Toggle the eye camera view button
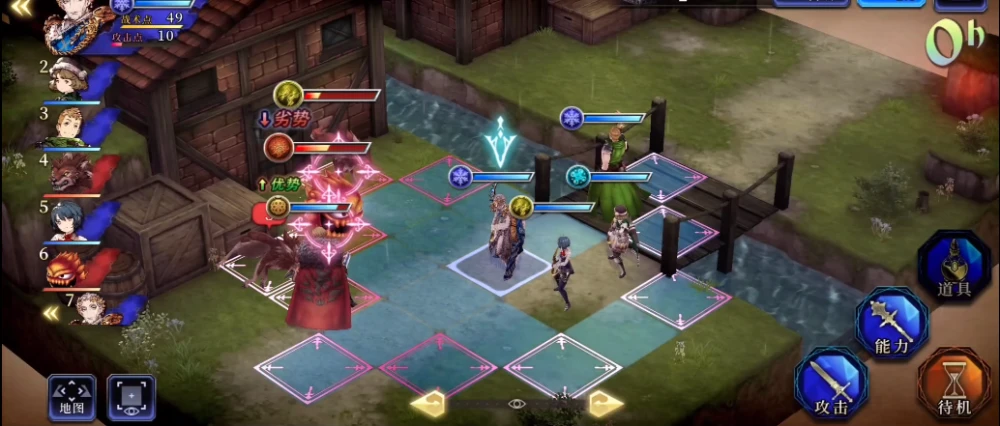1000x426 pixels. [131, 396]
